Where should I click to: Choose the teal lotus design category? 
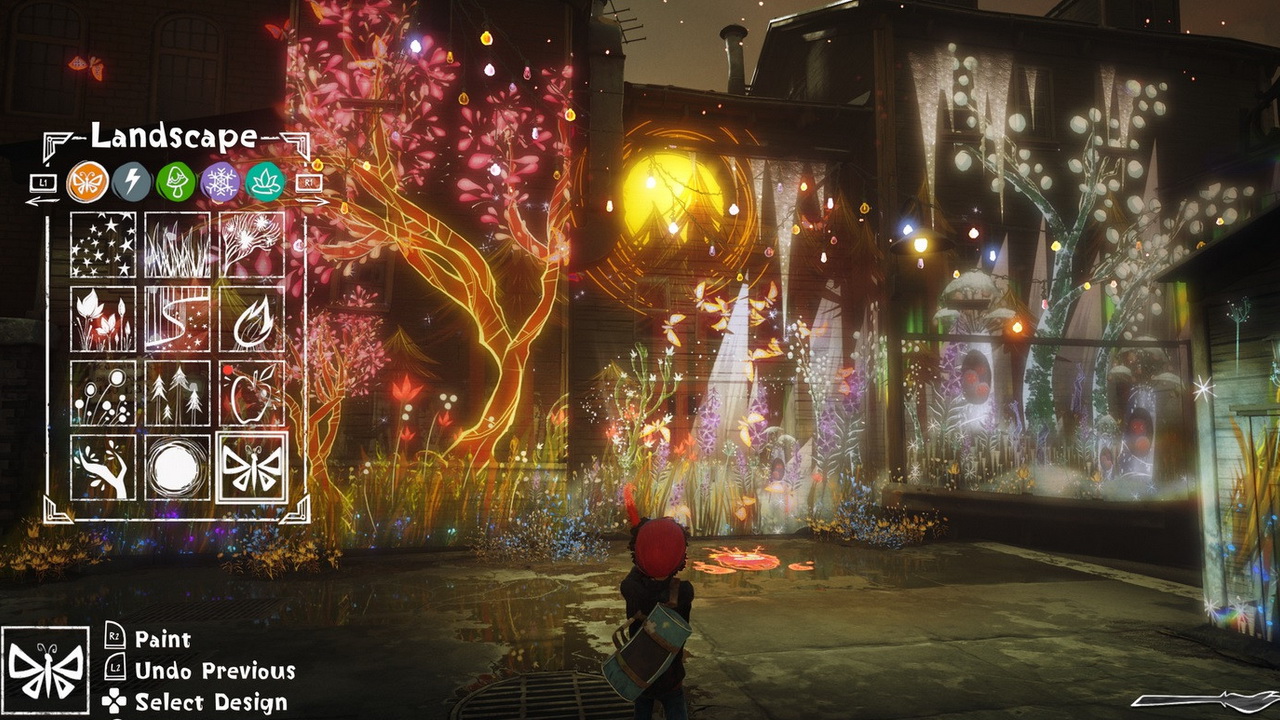[265, 182]
